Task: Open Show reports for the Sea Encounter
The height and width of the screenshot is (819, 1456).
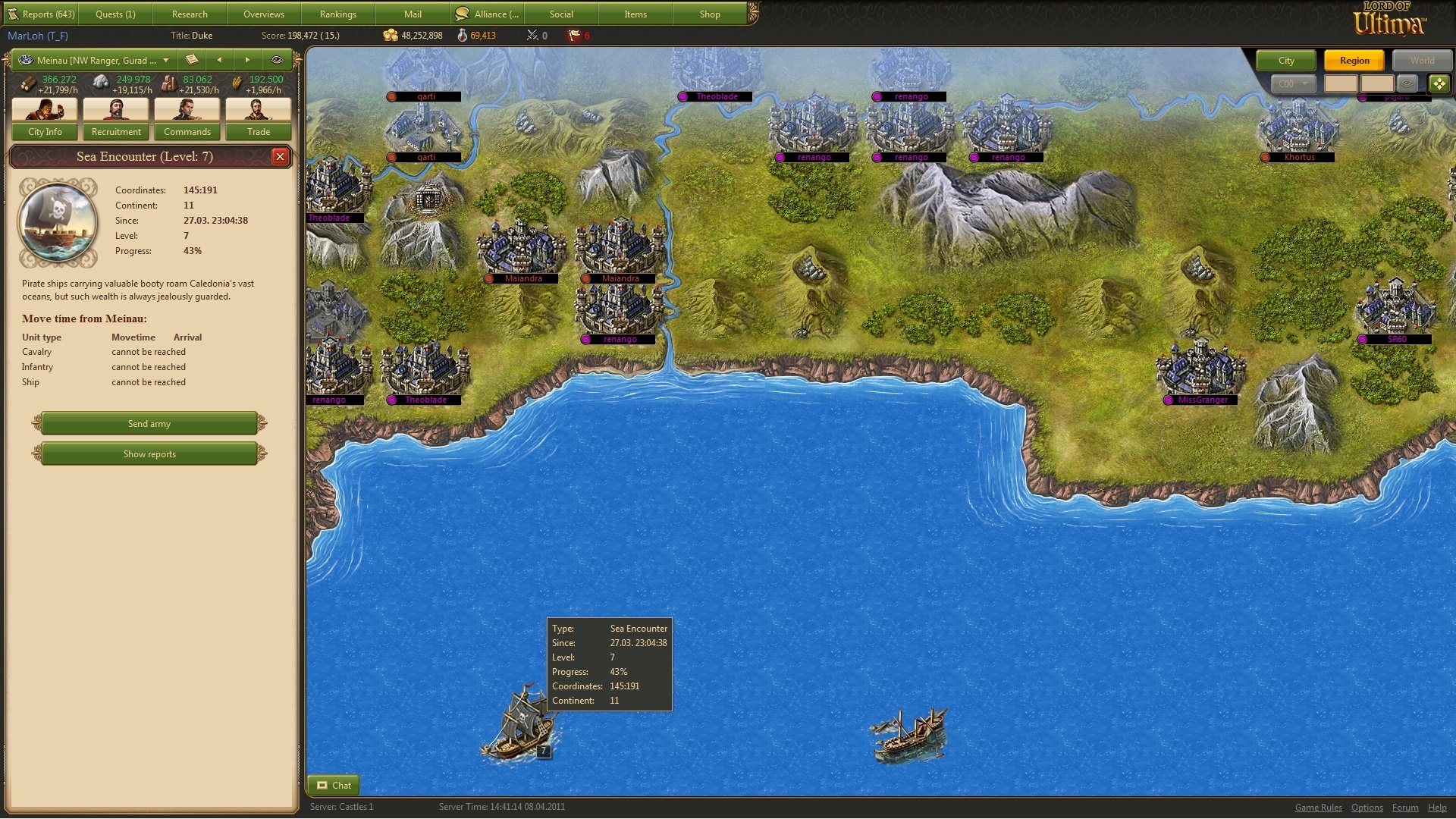Action: (149, 453)
